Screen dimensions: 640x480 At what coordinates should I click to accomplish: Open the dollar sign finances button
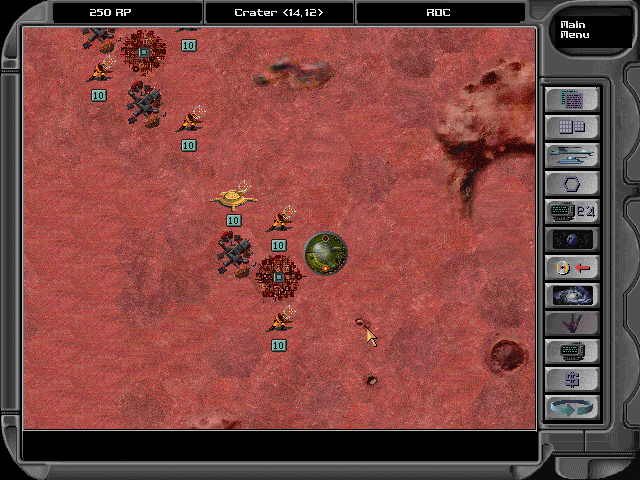(x=572, y=379)
